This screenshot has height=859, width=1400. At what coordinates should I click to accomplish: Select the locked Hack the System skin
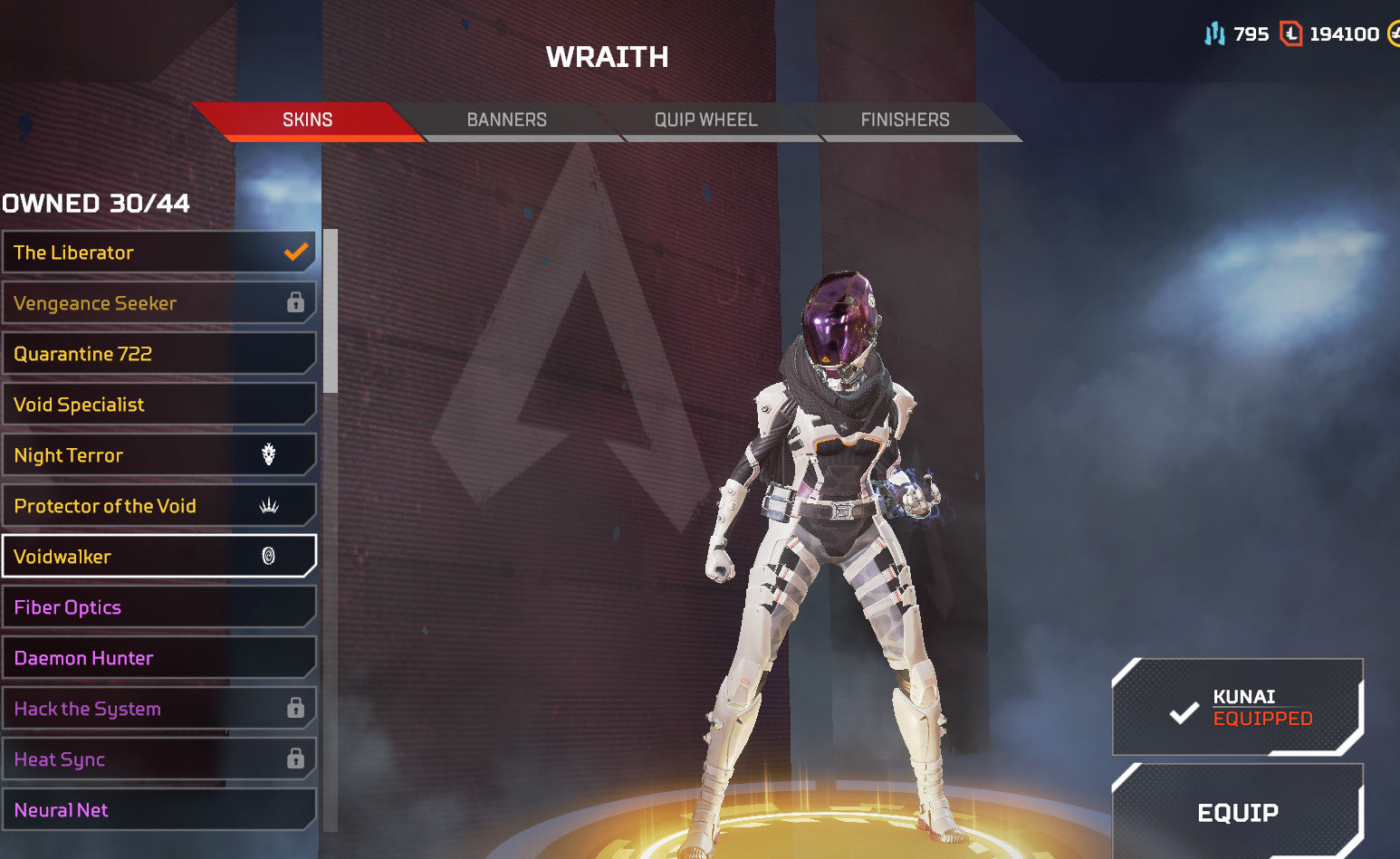[158, 709]
